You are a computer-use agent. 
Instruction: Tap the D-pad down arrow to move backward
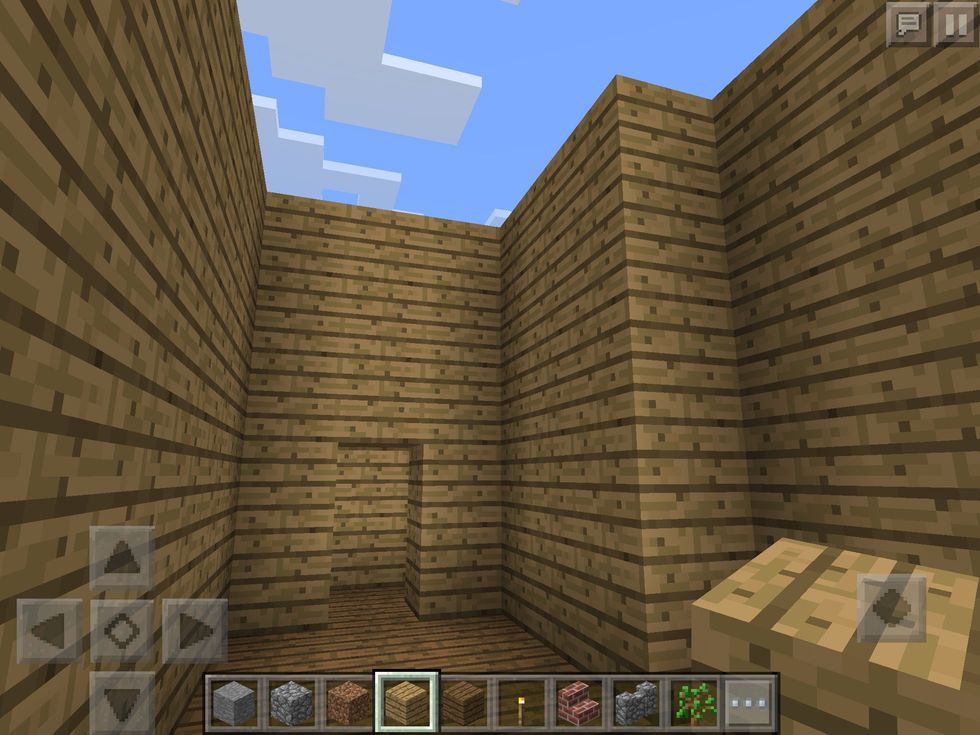pos(122,700)
